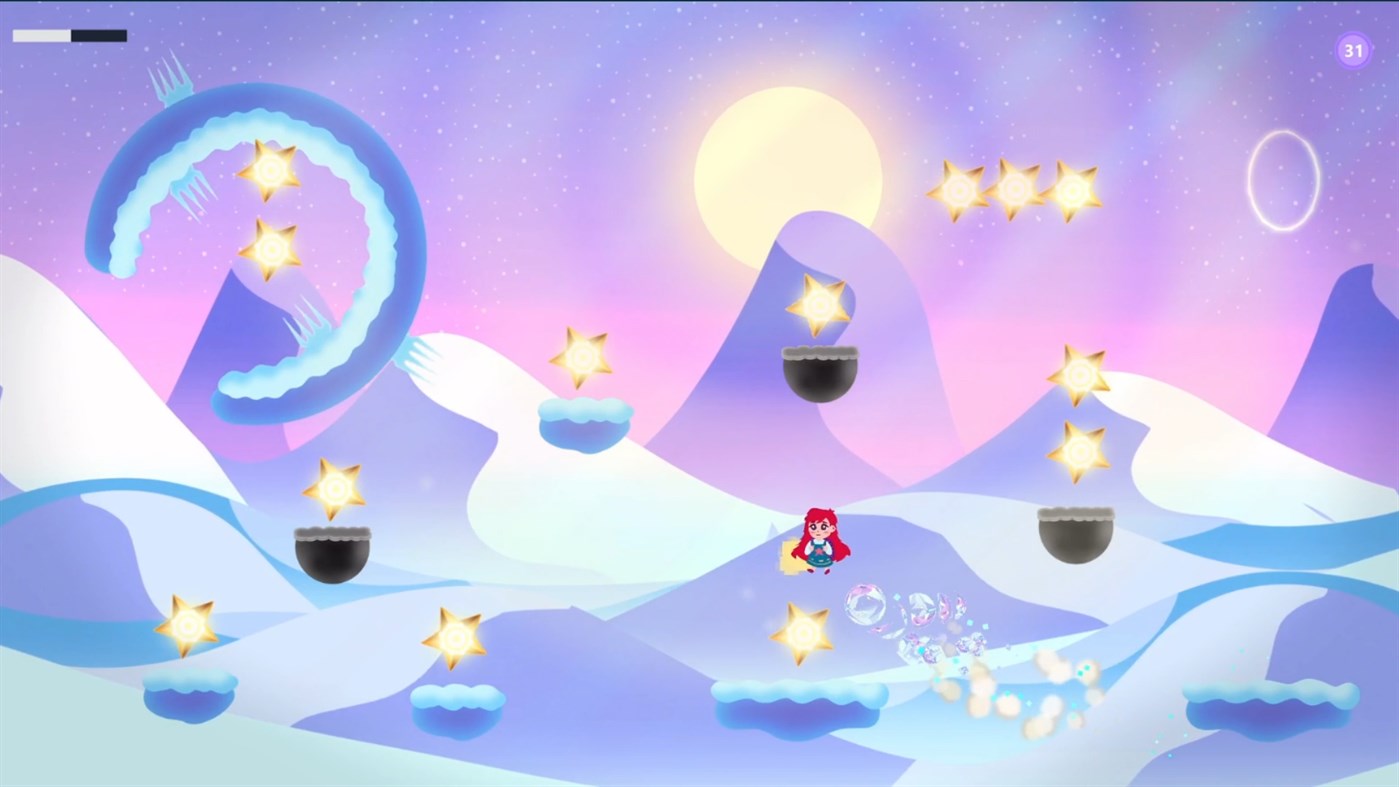Click the progress bar at the top left
Viewport: 1399px width, 787px height.
tap(68, 35)
